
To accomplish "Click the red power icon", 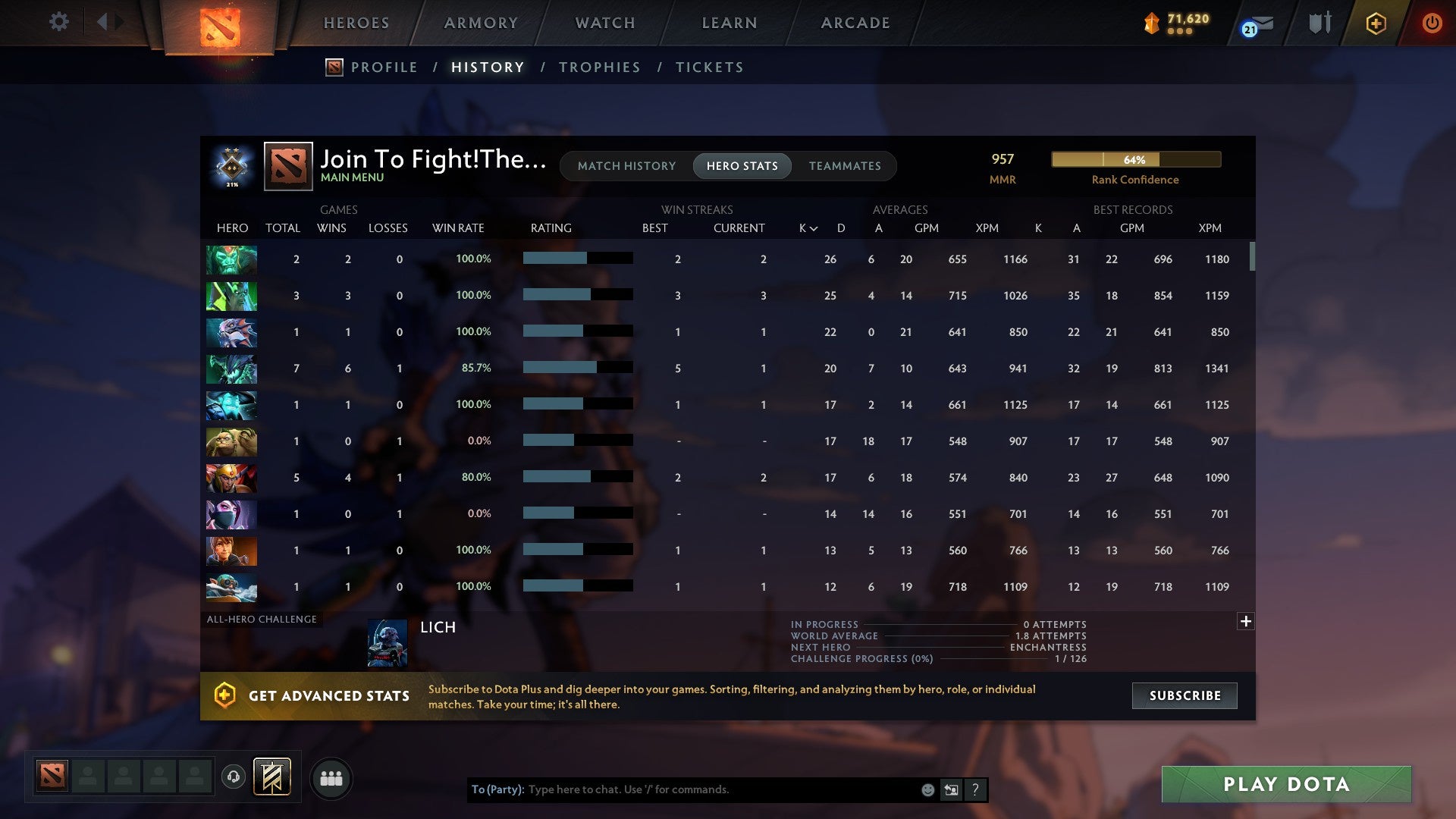I will click(x=1432, y=23).
